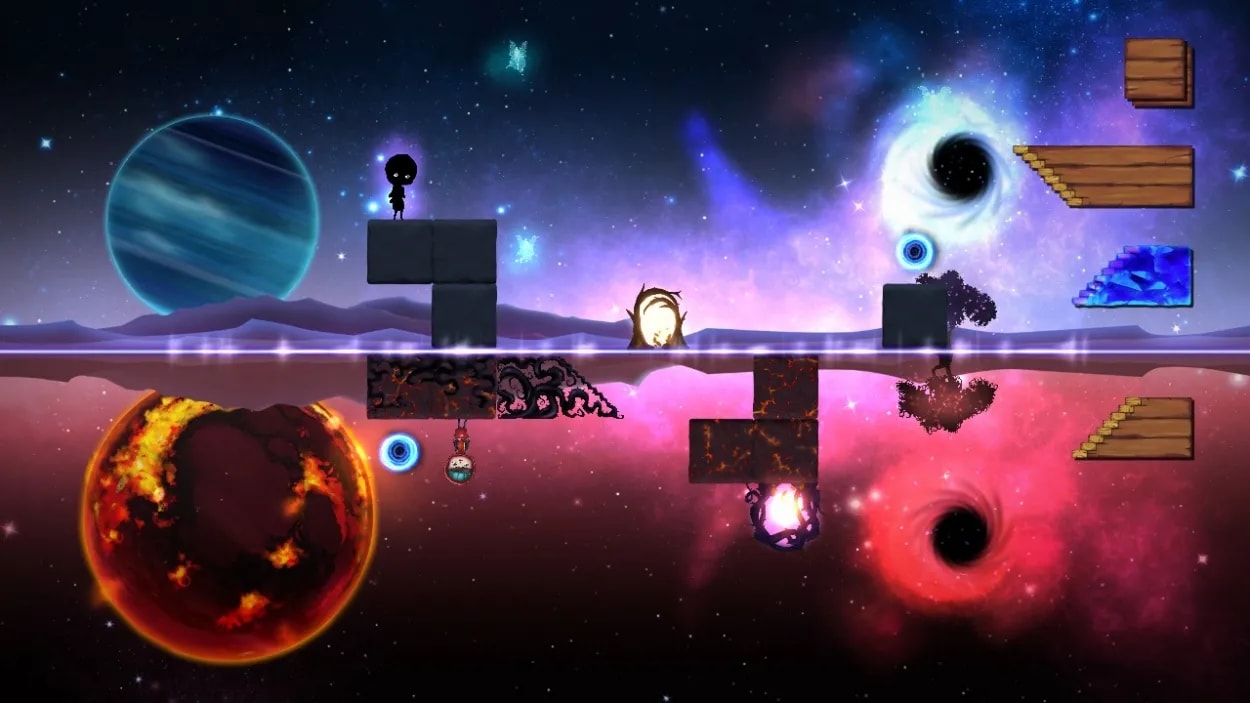
Task: Select the small wooden staircase below the horizon
Action: pos(1144,430)
